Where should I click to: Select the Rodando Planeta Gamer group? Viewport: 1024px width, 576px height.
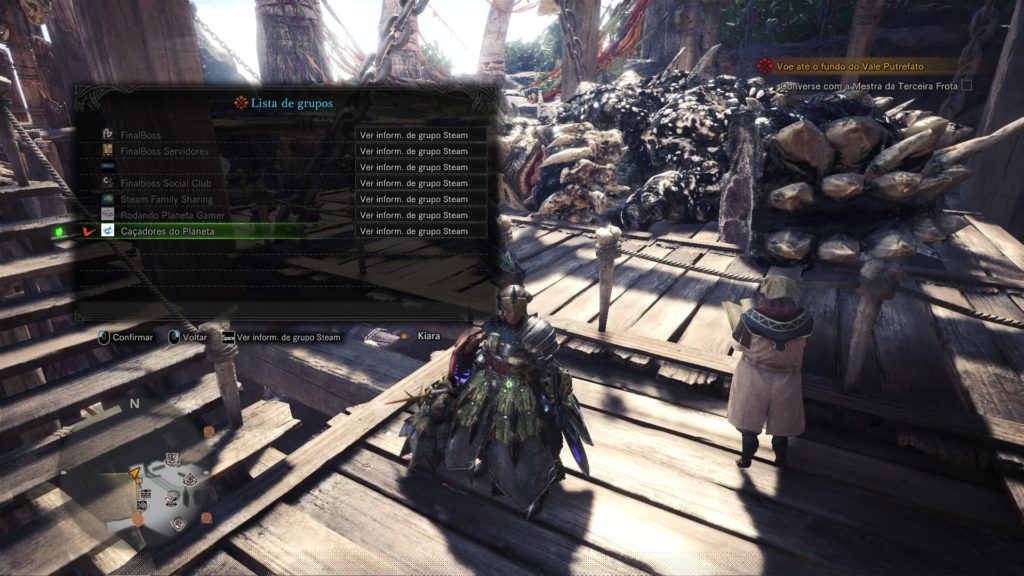point(173,215)
